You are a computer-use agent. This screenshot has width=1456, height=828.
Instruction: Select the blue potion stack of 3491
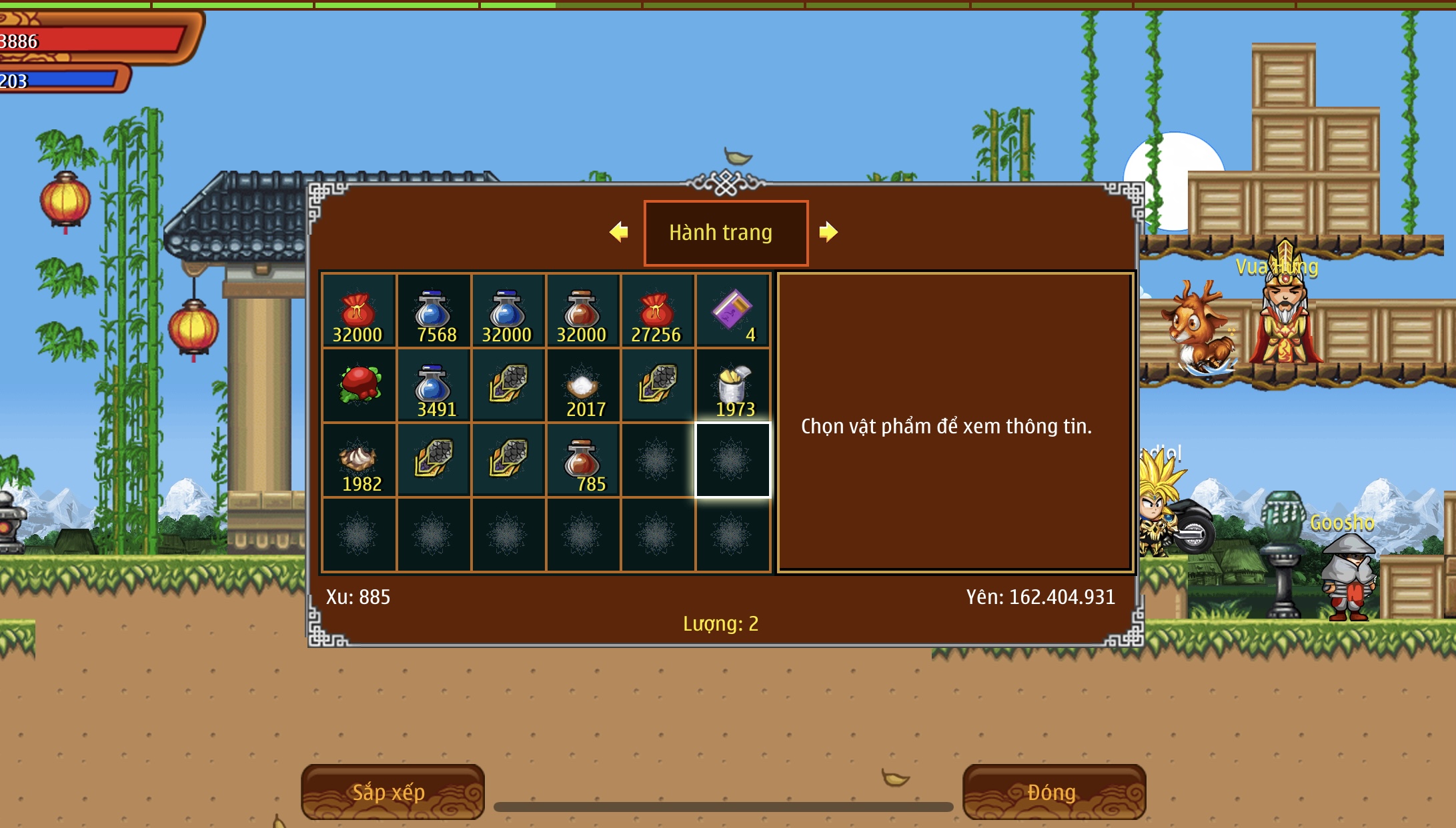434,385
